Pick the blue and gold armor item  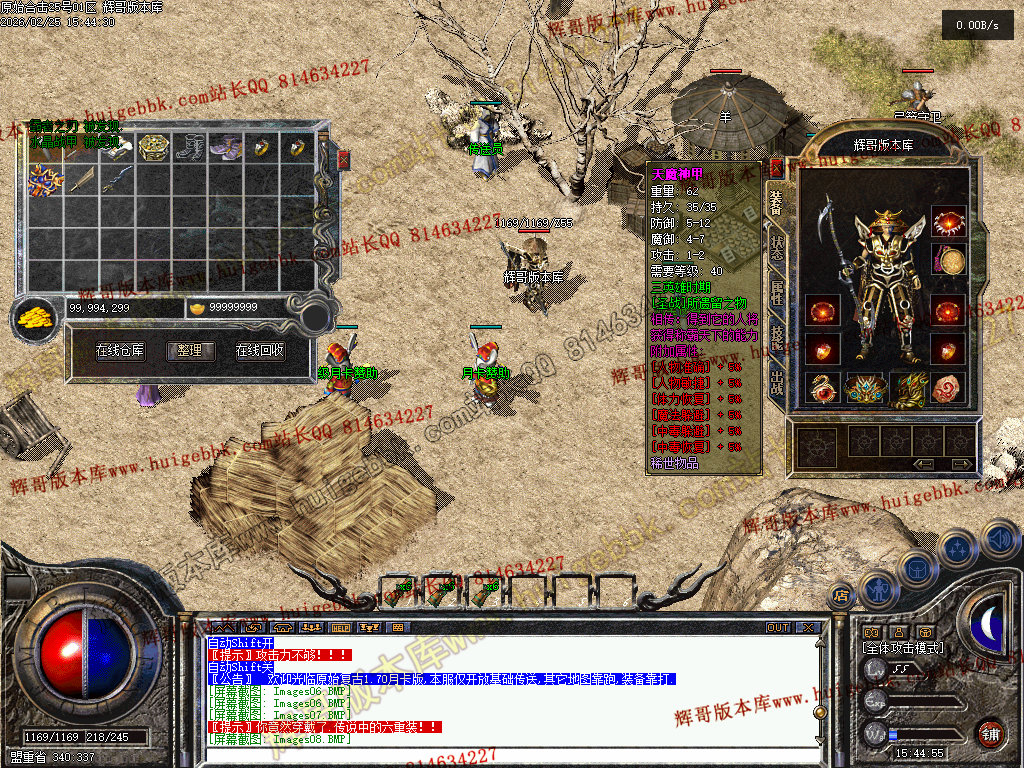[45, 180]
